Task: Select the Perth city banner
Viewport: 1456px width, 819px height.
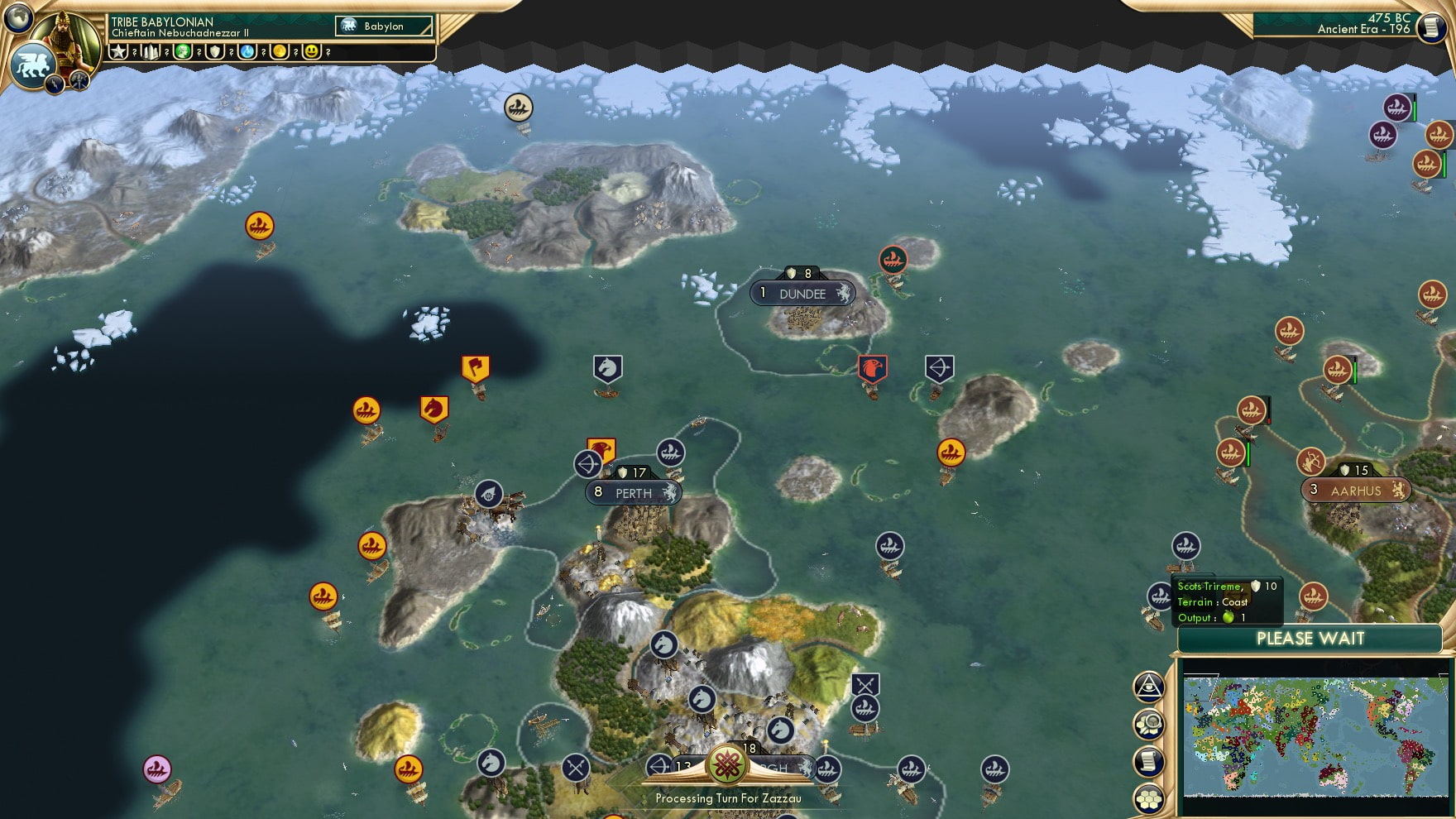Action: (x=632, y=492)
